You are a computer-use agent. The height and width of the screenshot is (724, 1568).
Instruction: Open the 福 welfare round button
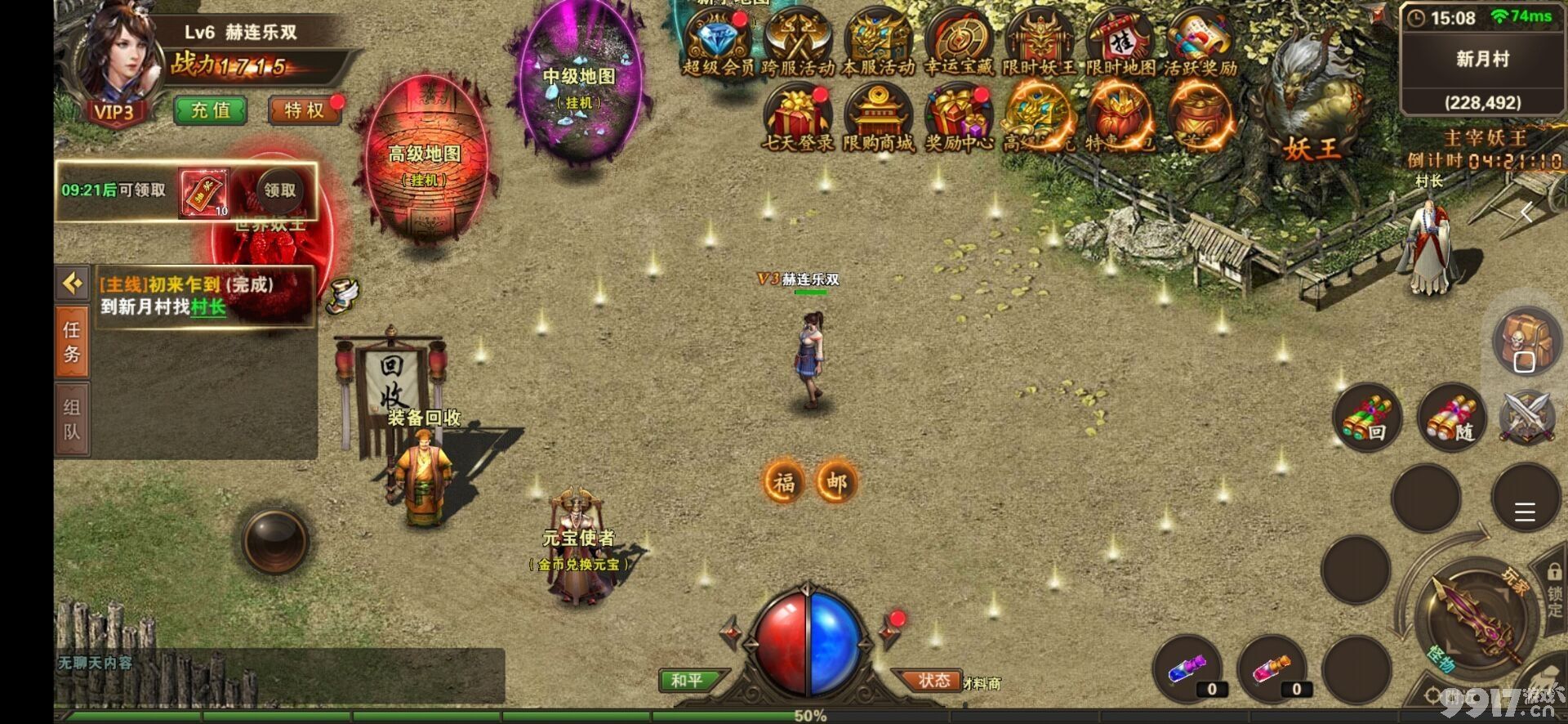pos(783,482)
